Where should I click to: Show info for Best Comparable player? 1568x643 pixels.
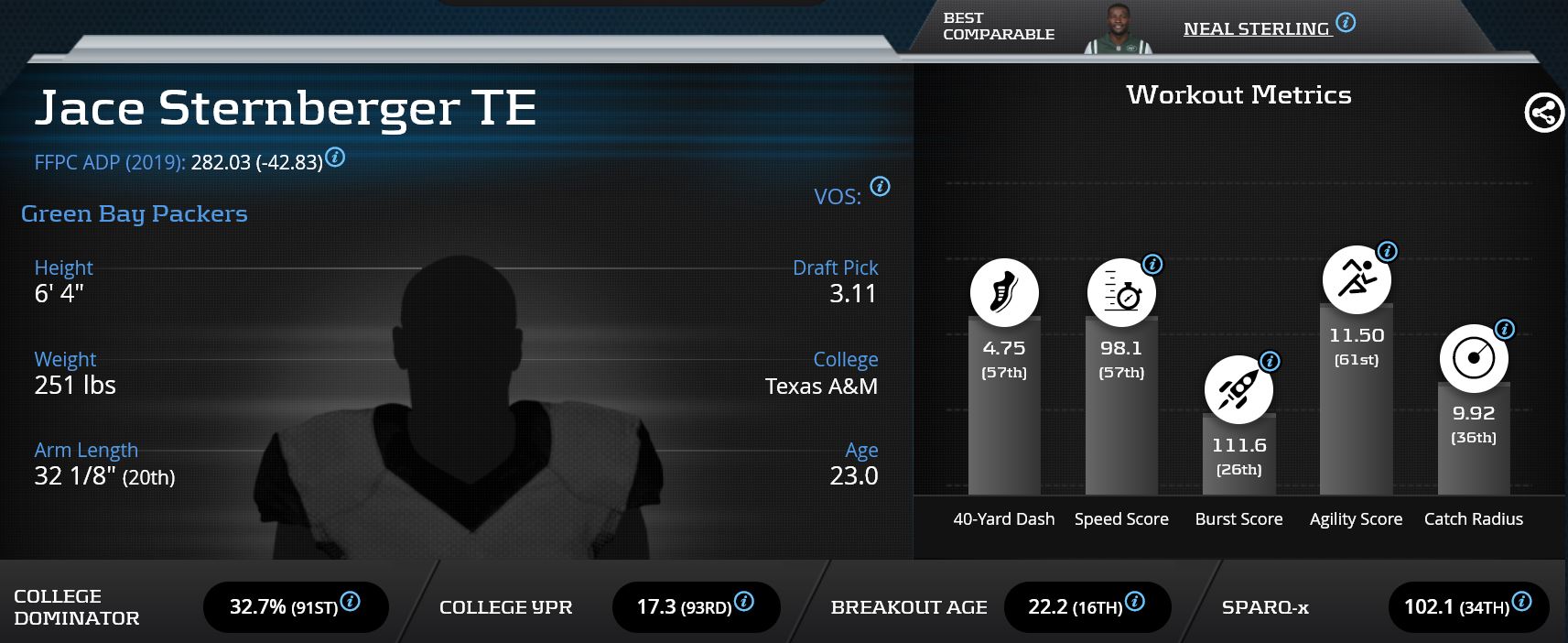coord(1346,23)
